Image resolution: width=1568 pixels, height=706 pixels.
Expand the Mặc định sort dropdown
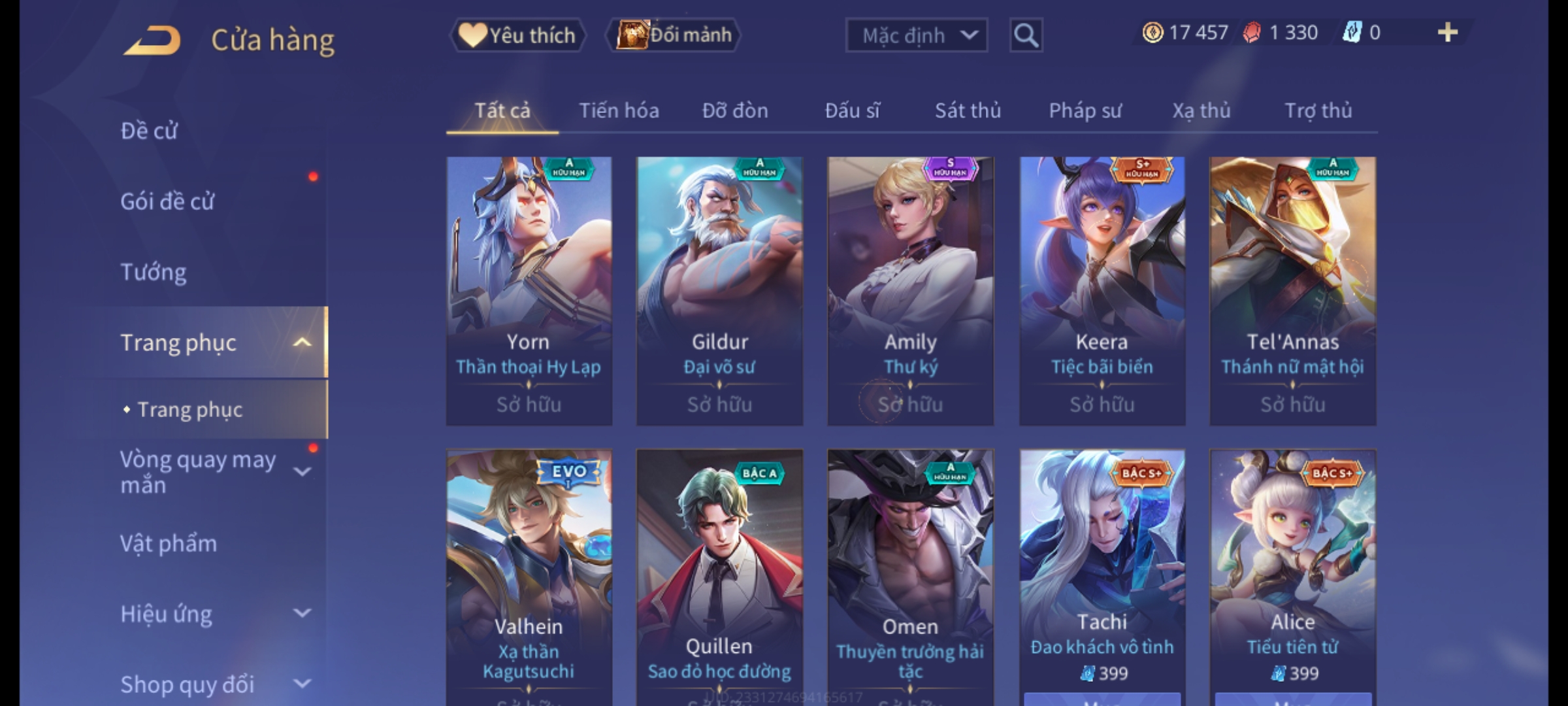[916, 35]
